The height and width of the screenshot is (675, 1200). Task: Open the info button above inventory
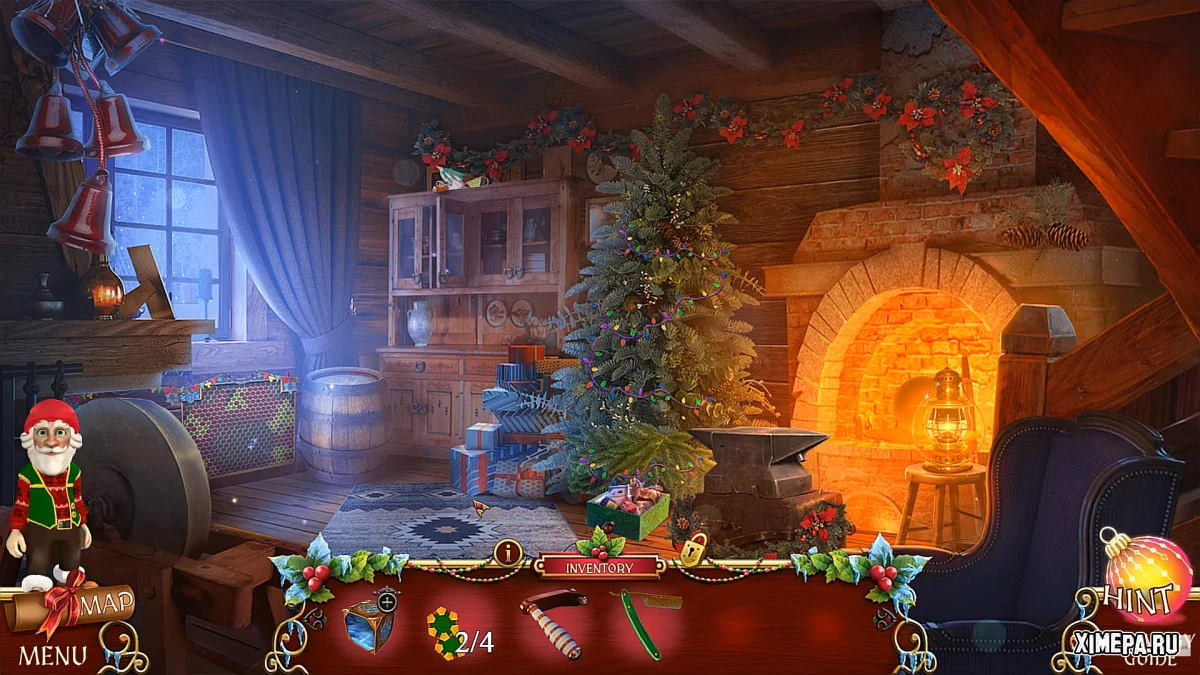[508, 552]
